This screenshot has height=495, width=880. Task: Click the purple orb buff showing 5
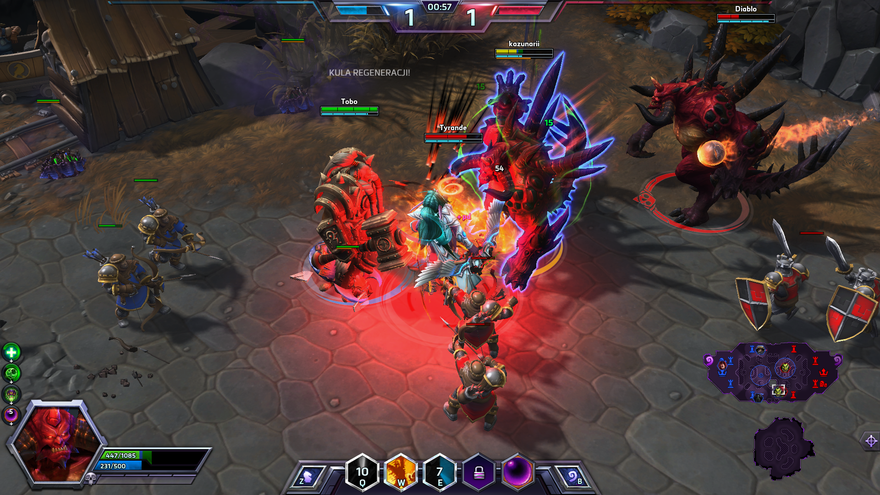(x=11, y=413)
